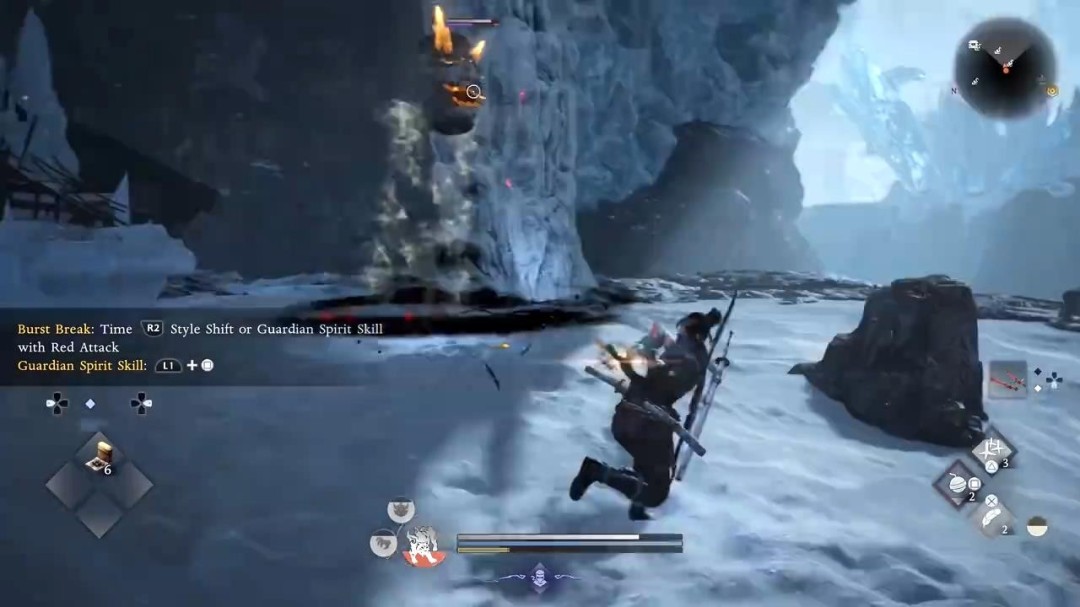This screenshot has width=1080, height=607.
Task: Click the ninja style emblem below stamina bar
Action: click(x=540, y=575)
